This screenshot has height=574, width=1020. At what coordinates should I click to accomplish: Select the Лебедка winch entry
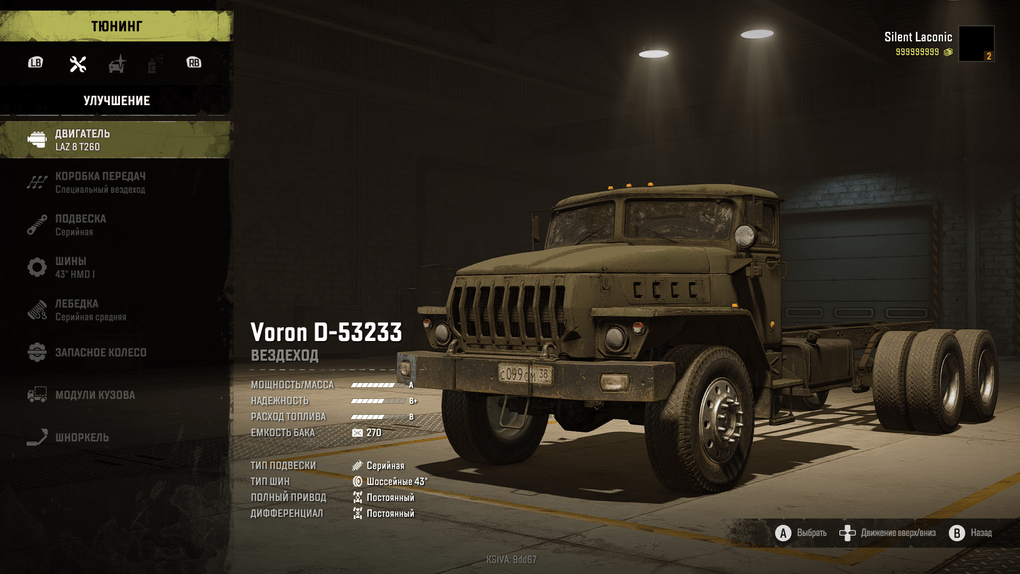point(115,310)
